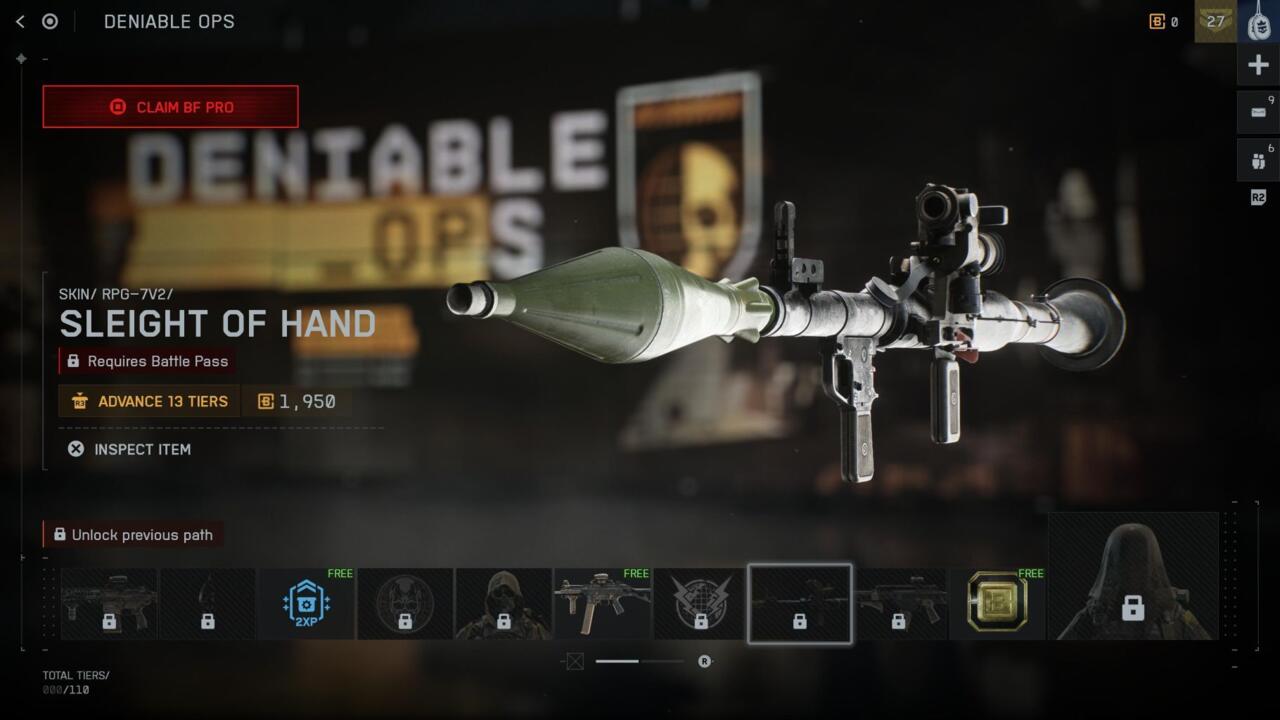1280x720 pixels.
Task: Pick the gold coin free reward tile
Action: pyautogui.click(x=997, y=603)
